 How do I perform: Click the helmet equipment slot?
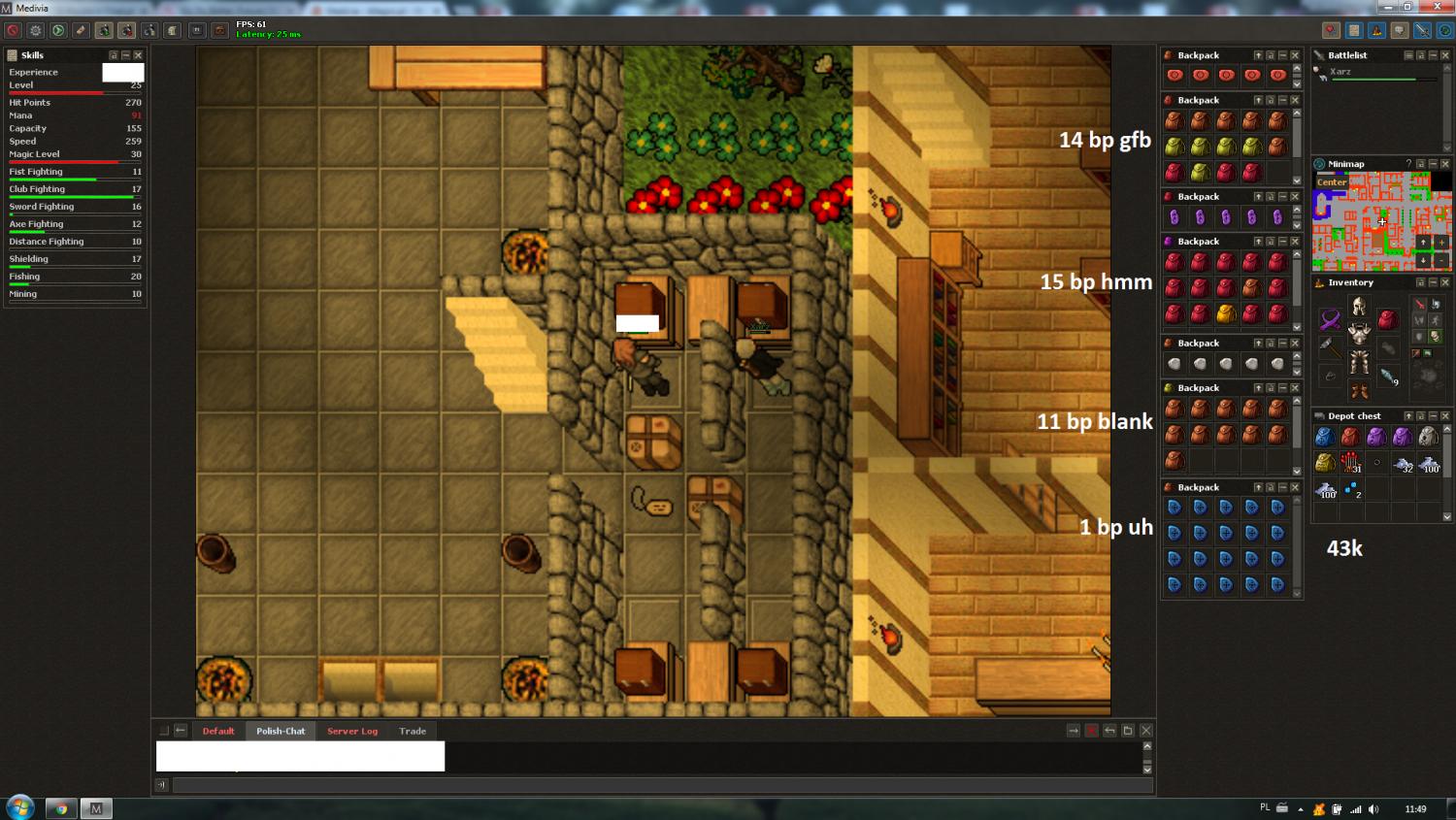point(1359,307)
